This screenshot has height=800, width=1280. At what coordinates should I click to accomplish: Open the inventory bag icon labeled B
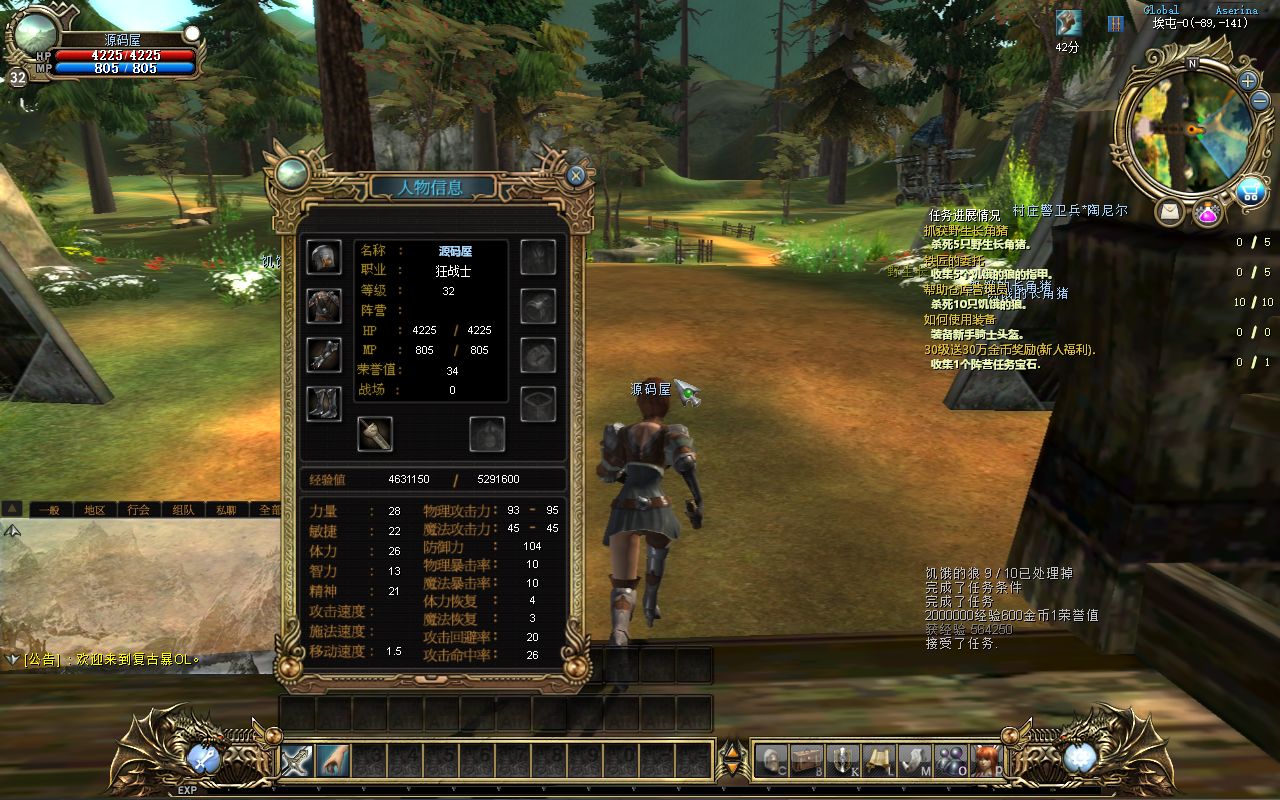[806, 758]
